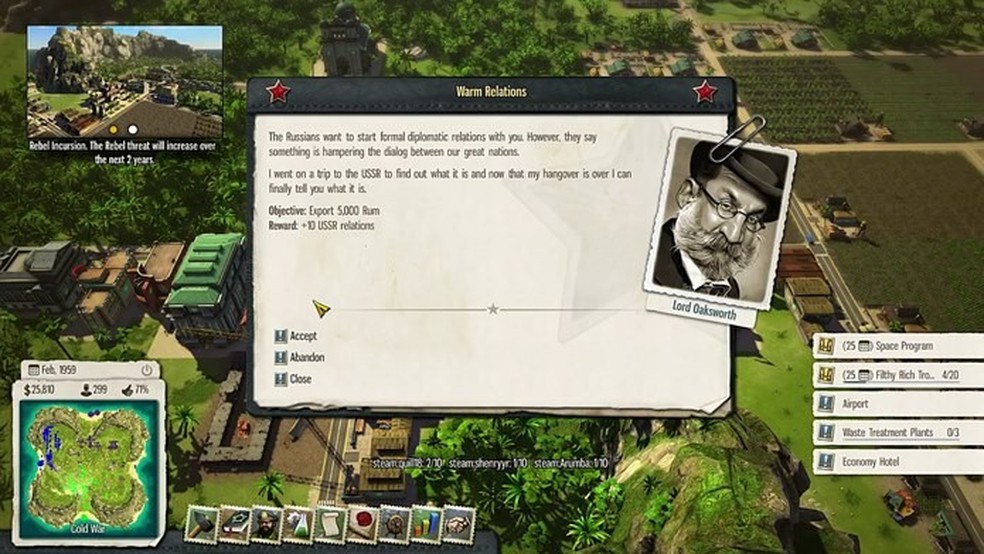Show the Waste Treatment Plants objective

tap(896, 433)
